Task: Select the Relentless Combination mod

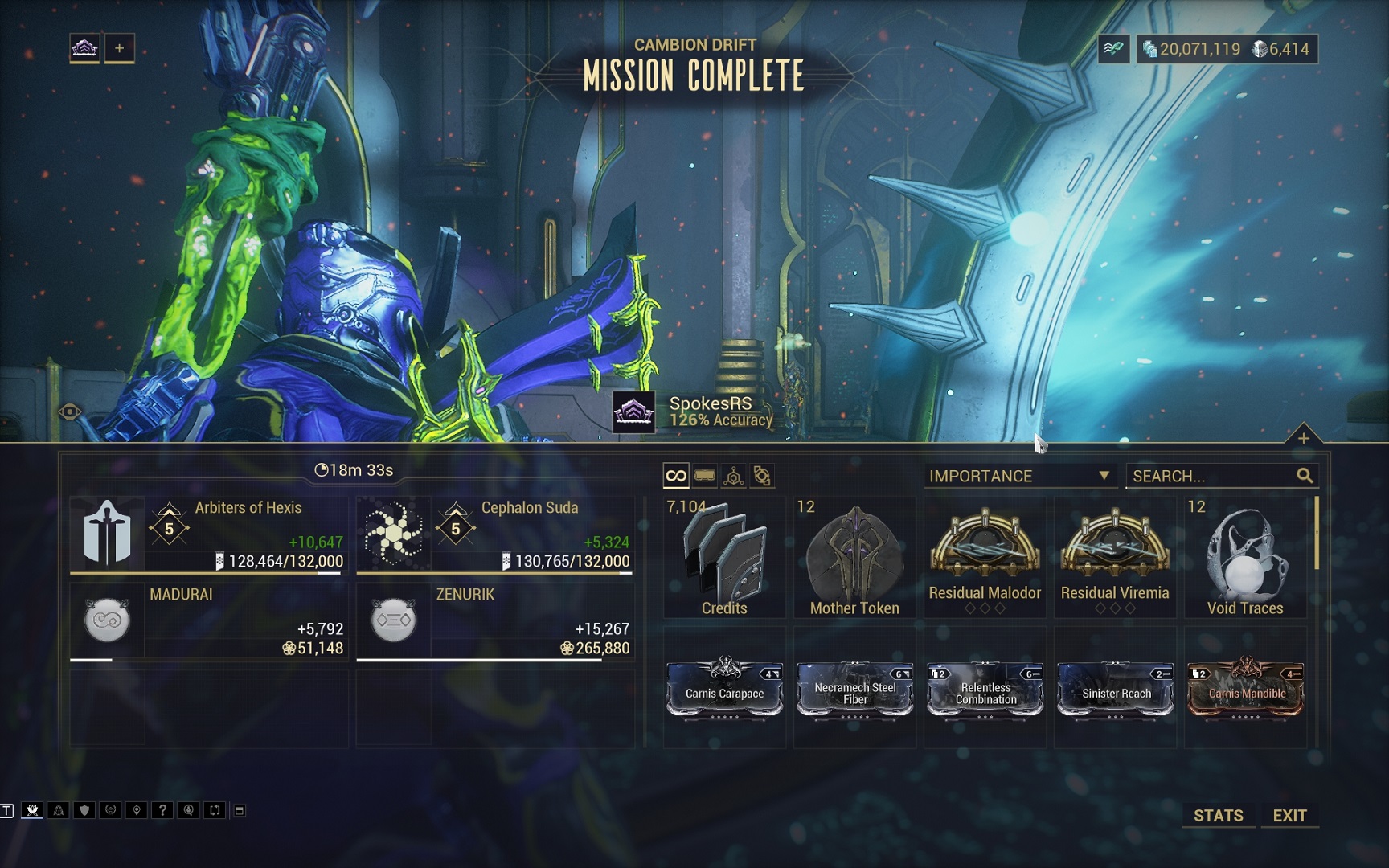Action: [985, 689]
